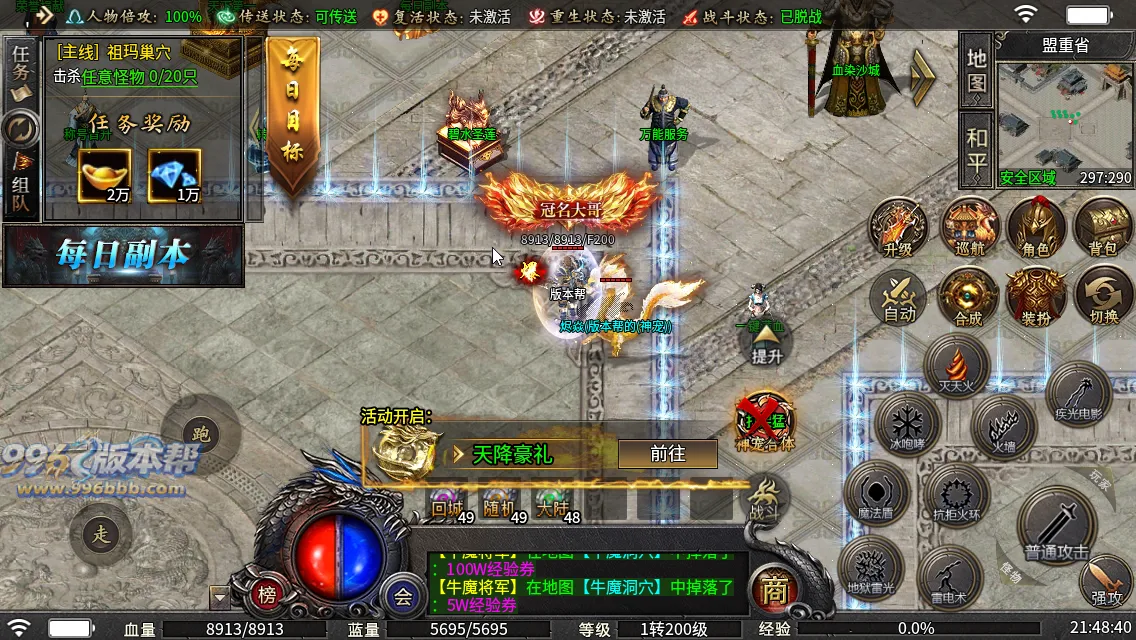Go to the 天降豪礼 event via 前往
The image size is (1136, 640).
(667, 454)
